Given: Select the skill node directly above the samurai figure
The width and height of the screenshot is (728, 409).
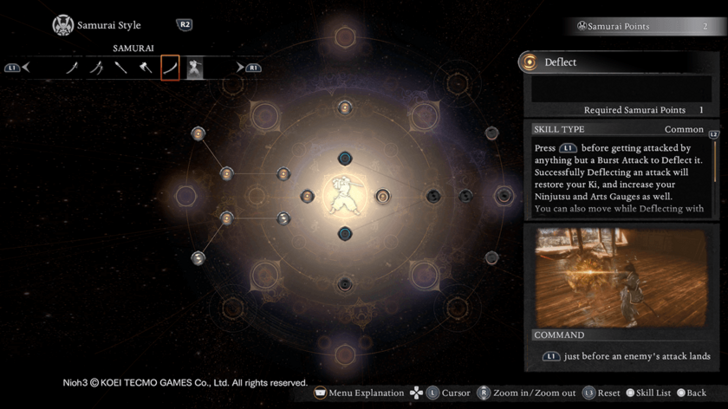Looking at the screenshot, I should pos(345,158).
